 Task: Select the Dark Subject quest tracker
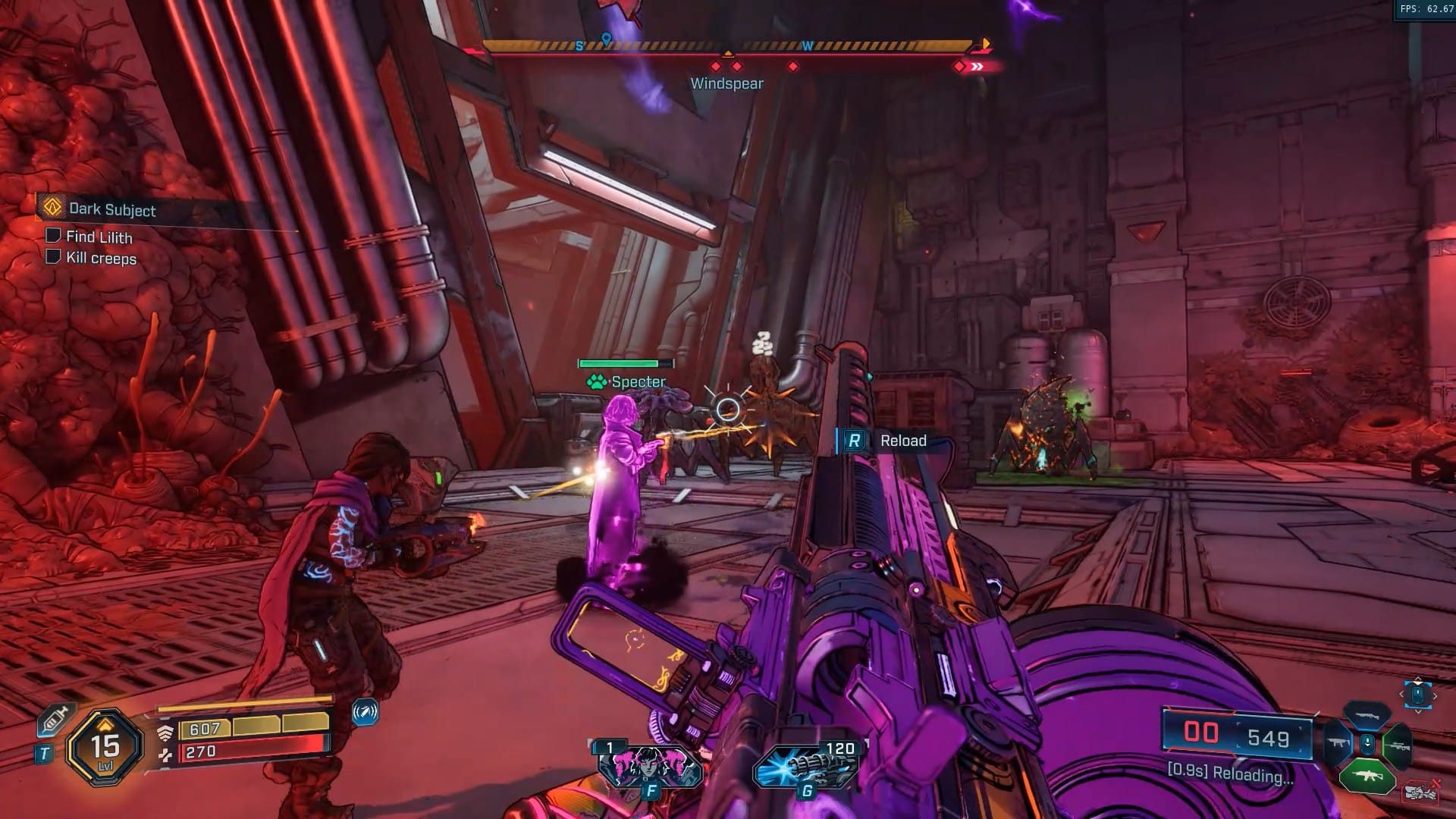tap(111, 209)
